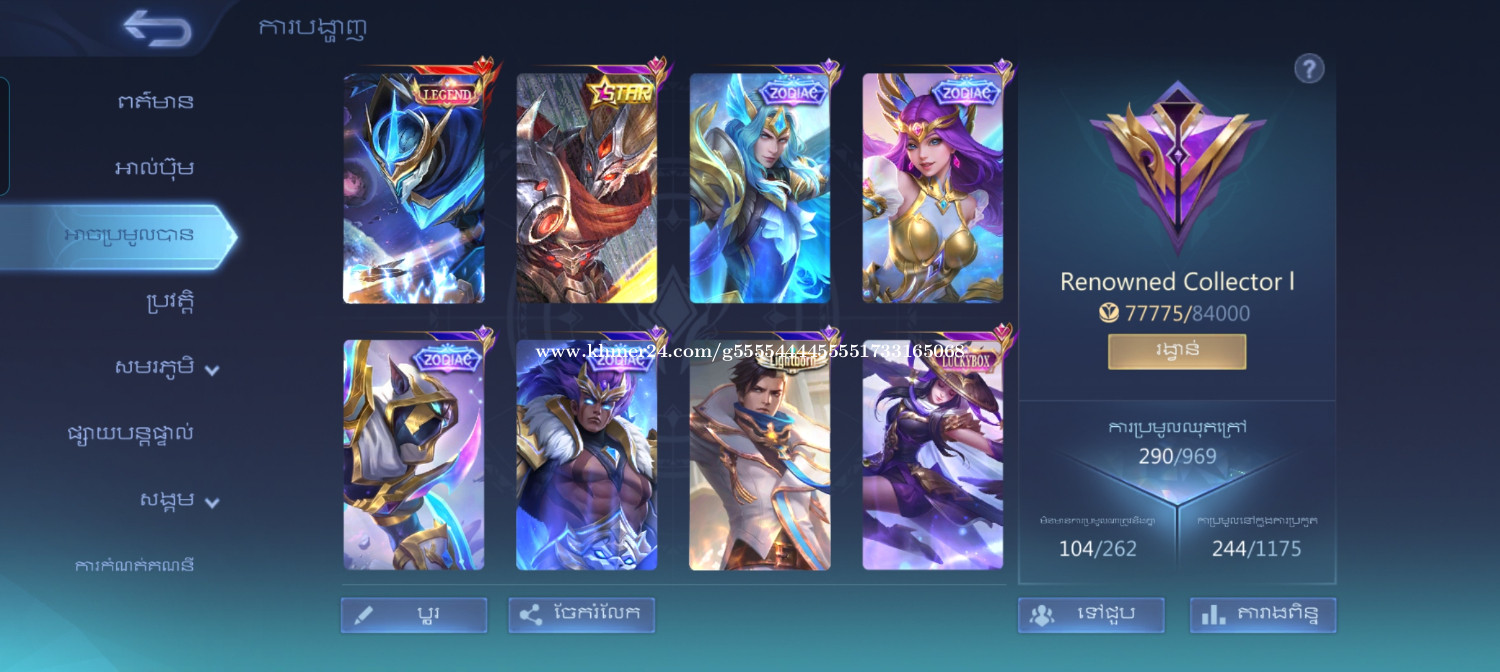Go back using the return arrow
1500x672 pixels.
pyautogui.click(x=158, y=28)
